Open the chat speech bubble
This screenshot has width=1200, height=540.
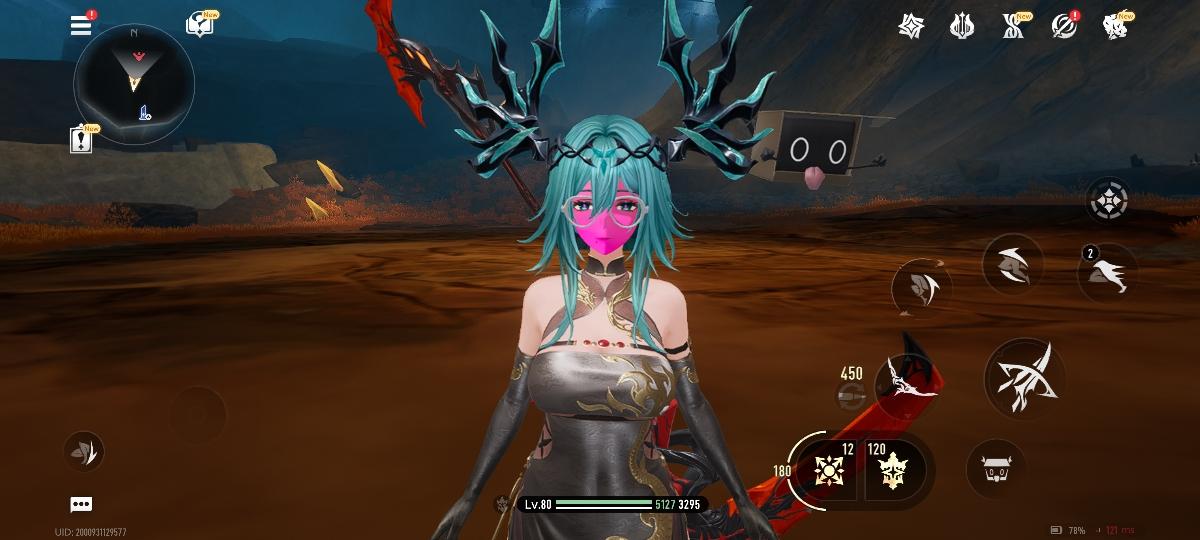tap(81, 504)
